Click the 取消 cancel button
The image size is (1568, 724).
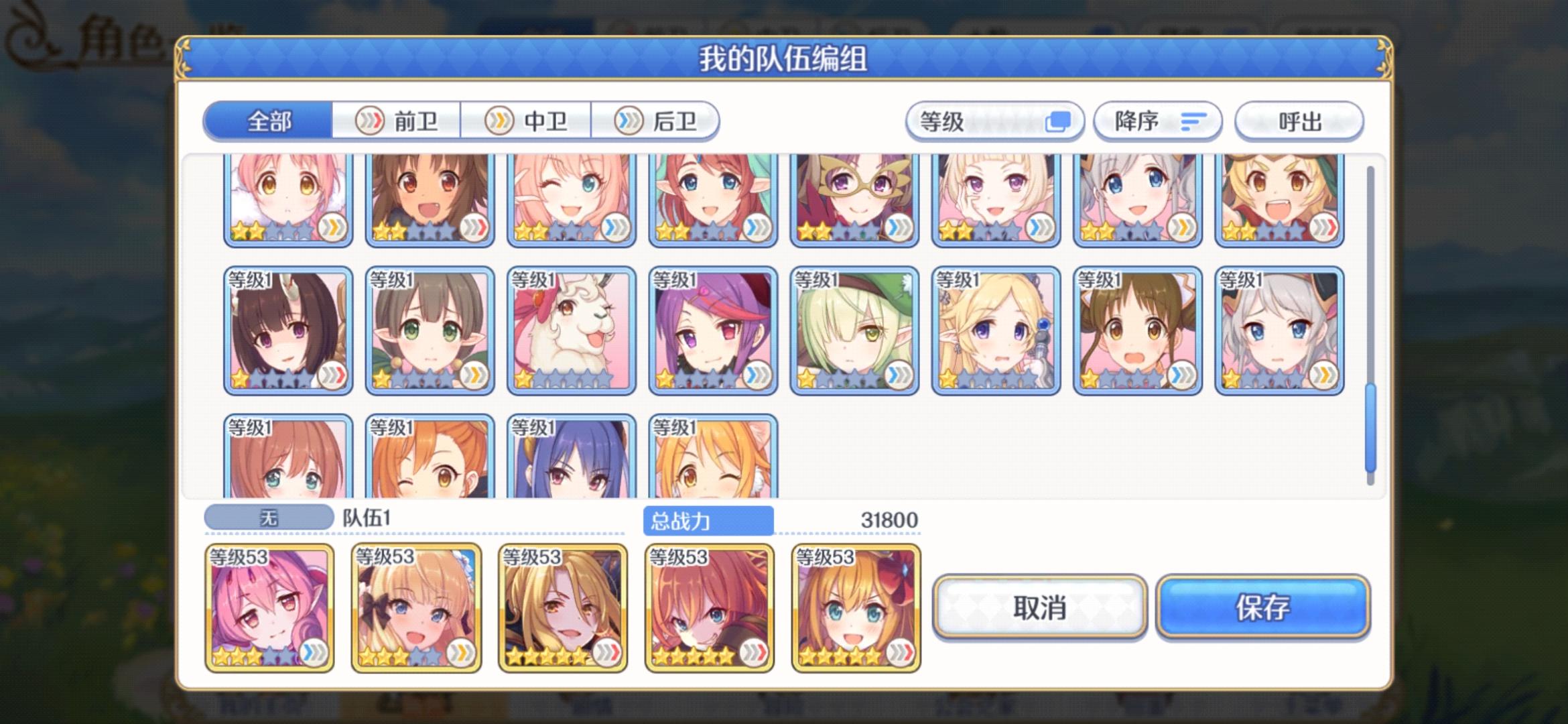[x=1041, y=609]
